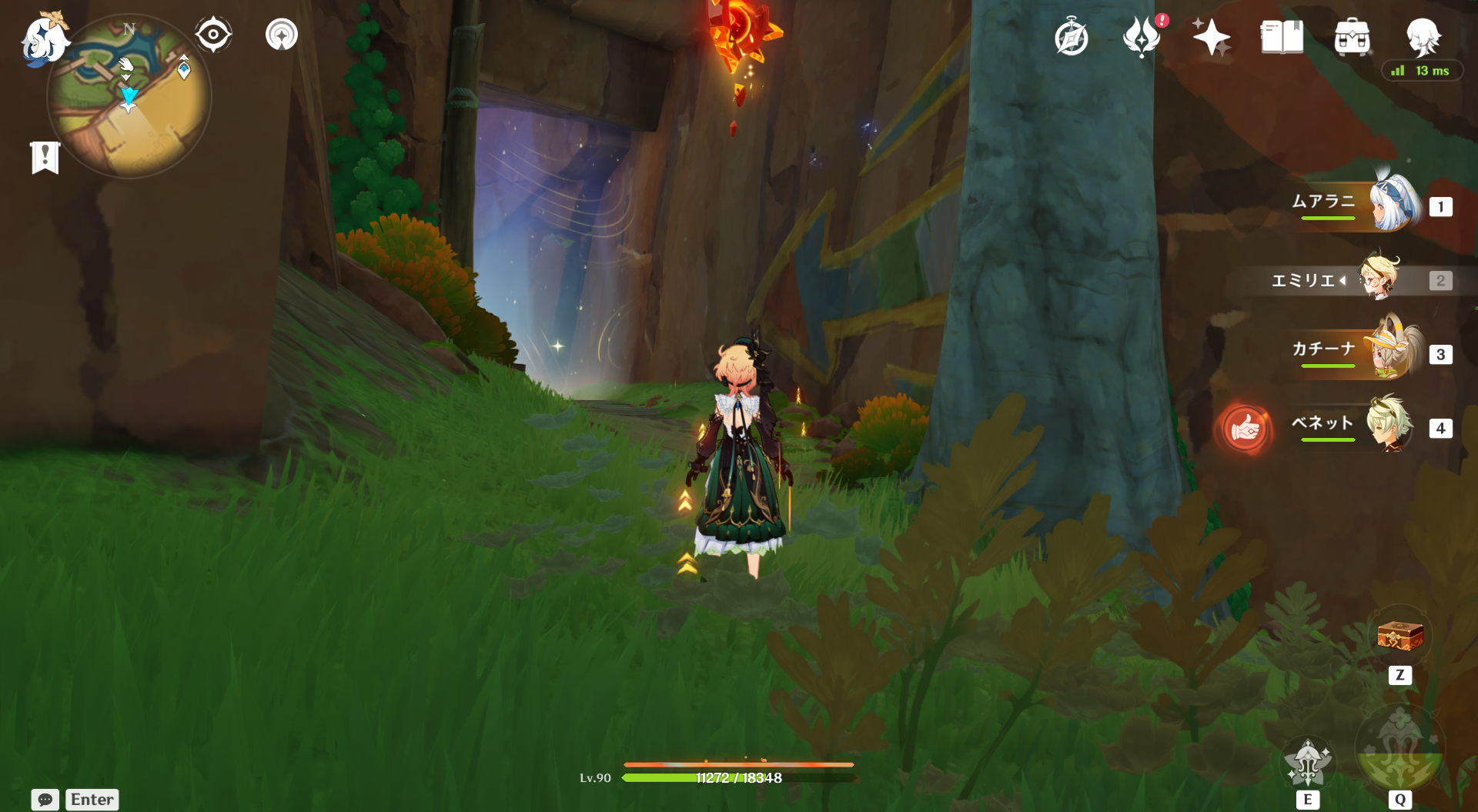Toggle the elemental sight eye icon
Screen dimensions: 1478x812
coord(213,35)
